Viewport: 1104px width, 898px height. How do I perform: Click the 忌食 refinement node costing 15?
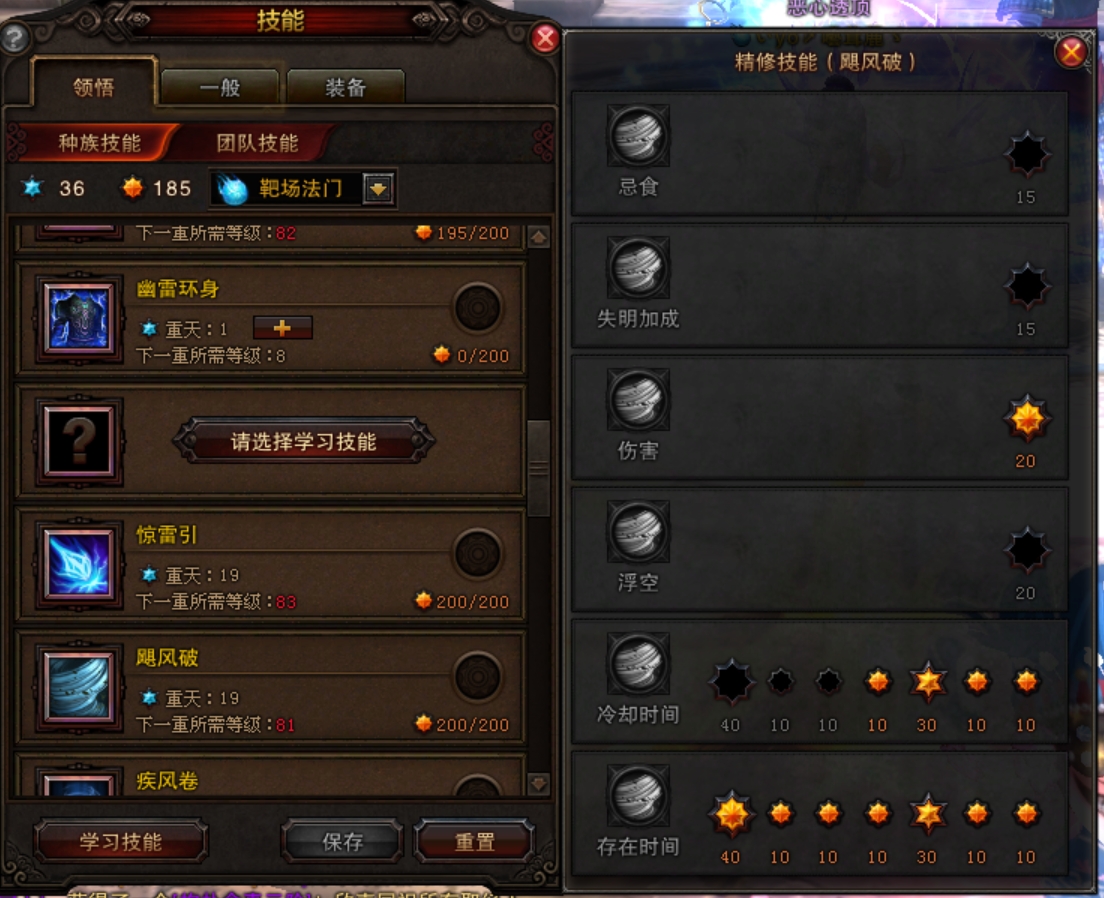[x=1026, y=155]
